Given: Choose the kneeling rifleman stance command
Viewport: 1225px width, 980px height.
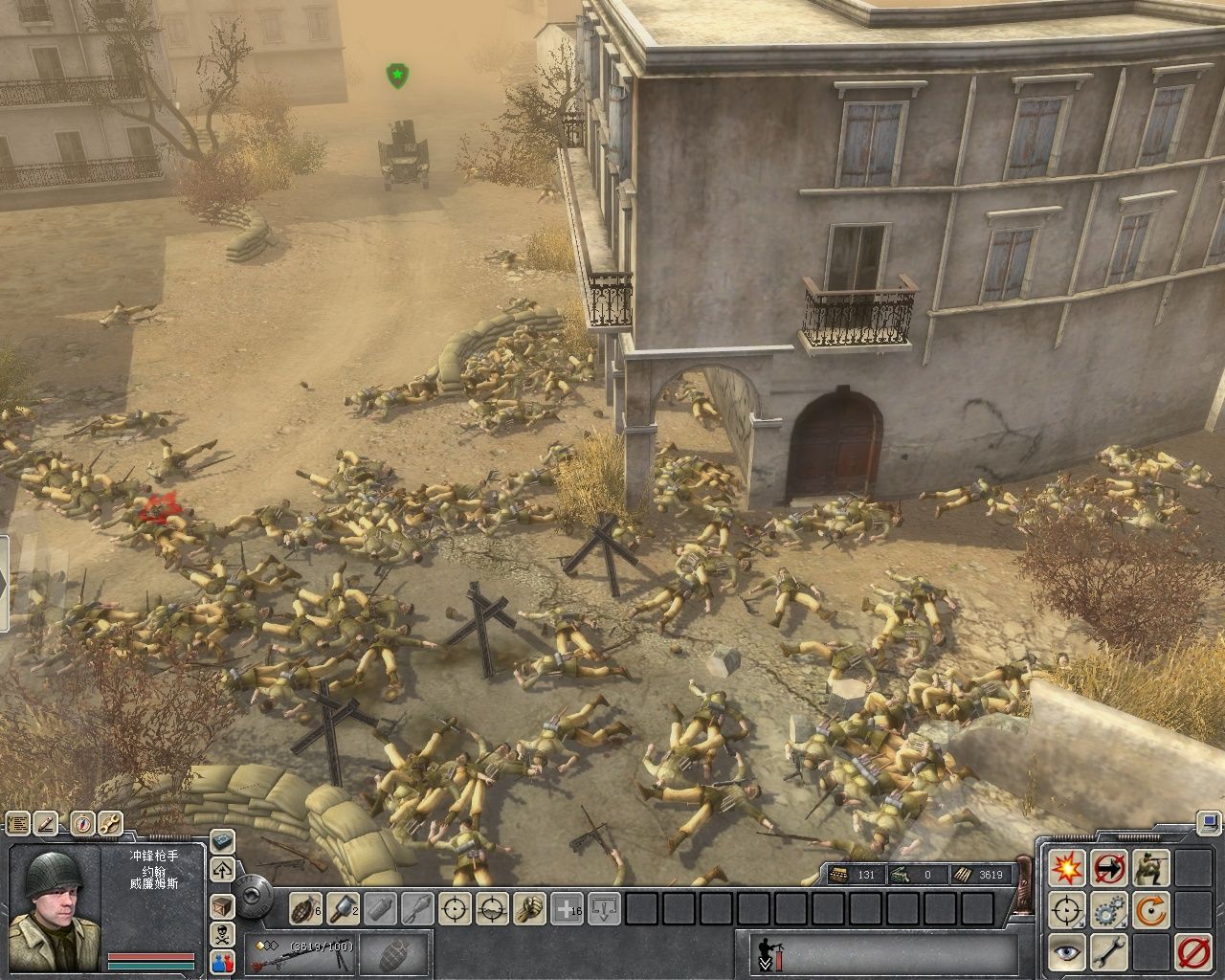Looking at the screenshot, I should pos(1149,868).
